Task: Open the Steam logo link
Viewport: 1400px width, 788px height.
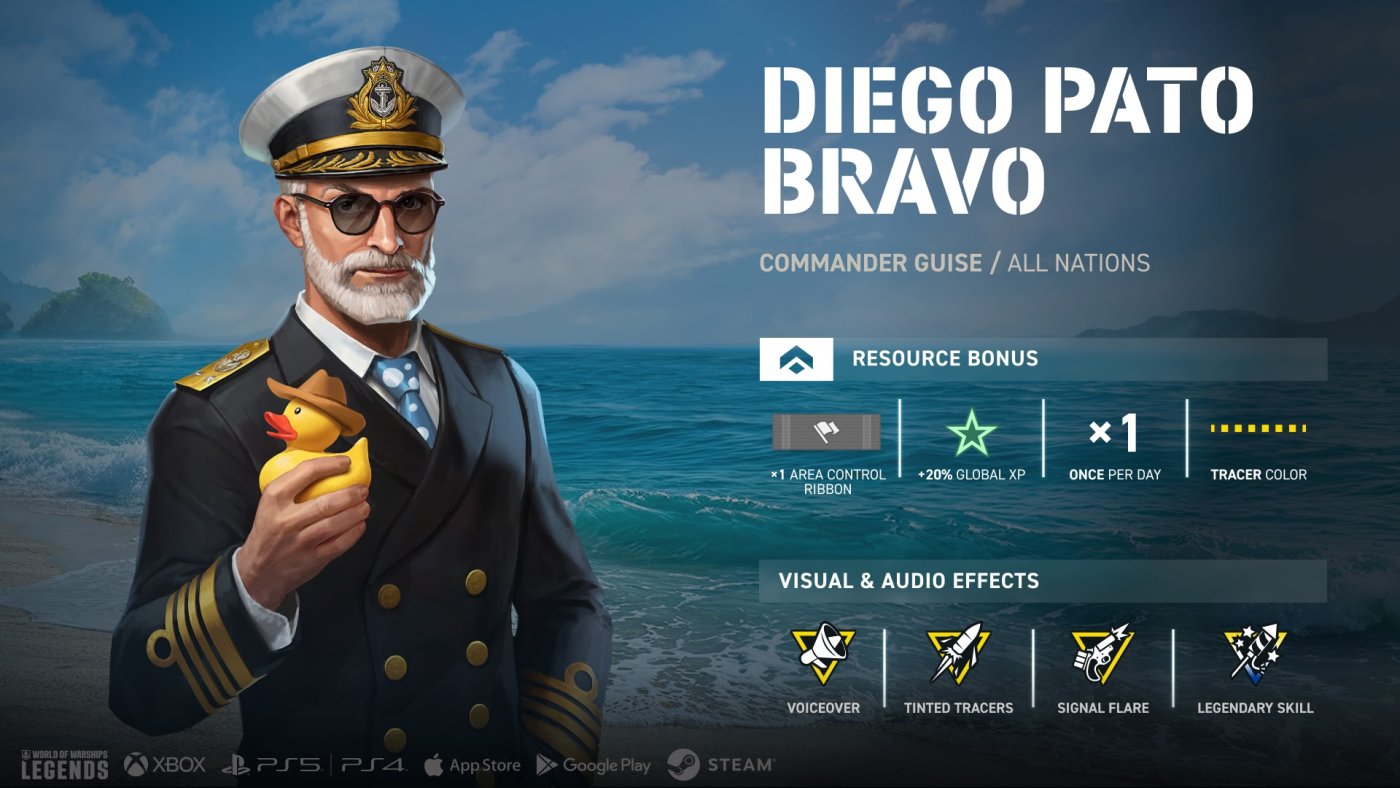Action: click(x=721, y=765)
